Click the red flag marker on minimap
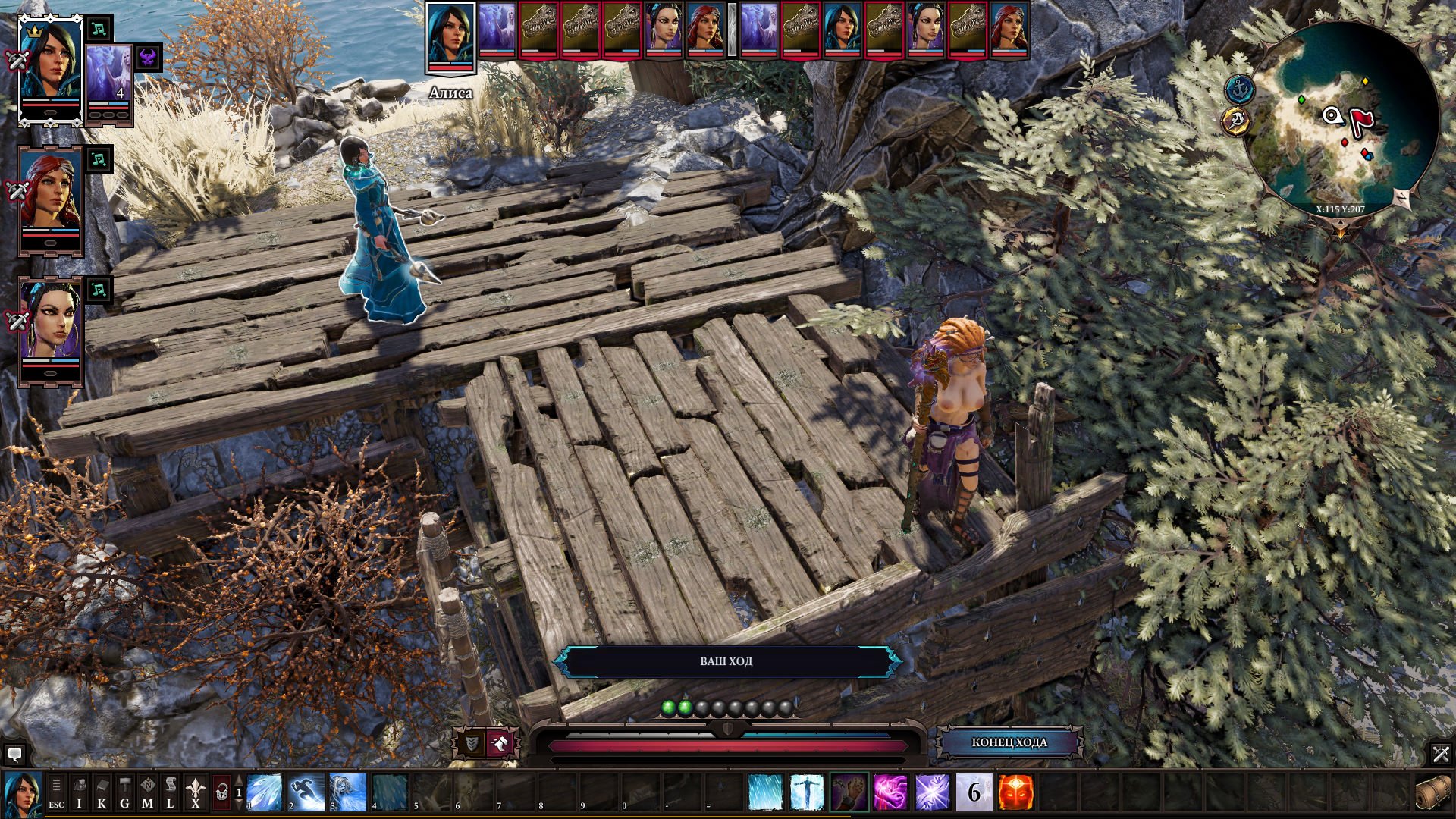1456x819 pixels. coord(1362,119)
